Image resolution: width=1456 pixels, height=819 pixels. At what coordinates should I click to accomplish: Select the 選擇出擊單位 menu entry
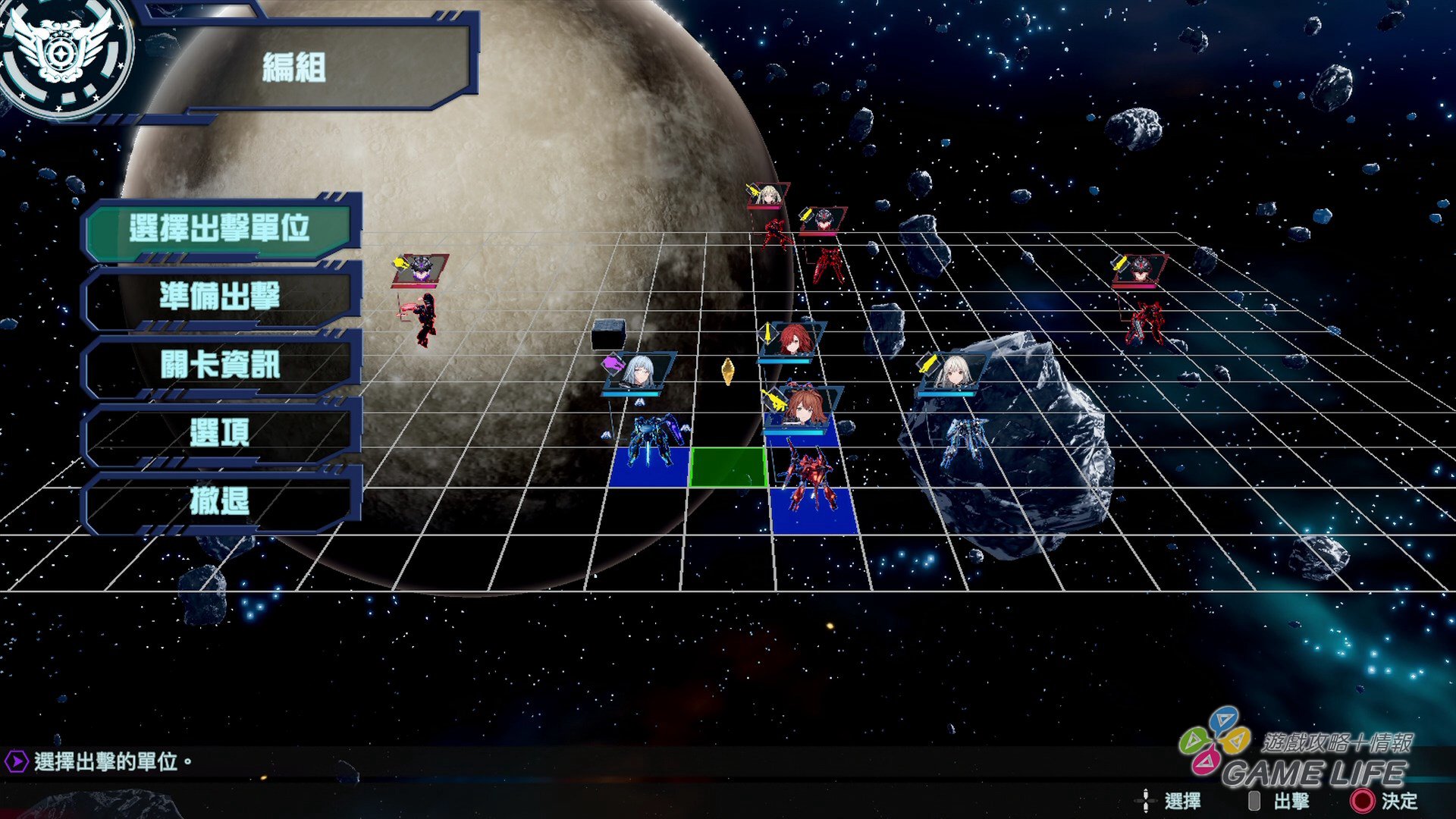click(219, 227)
